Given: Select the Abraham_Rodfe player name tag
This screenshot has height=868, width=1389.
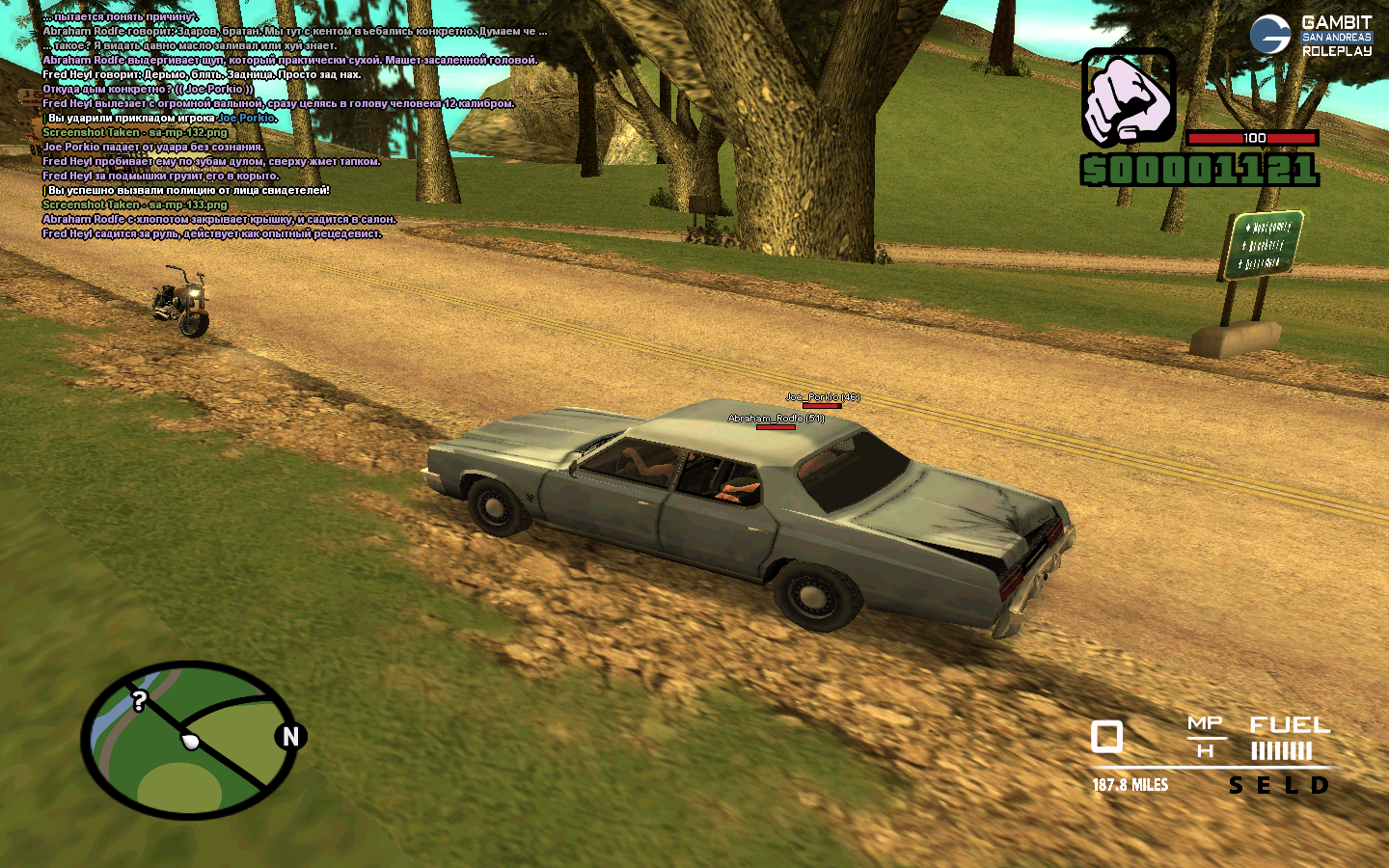Looking at the screenshot, I should click(776, 419).
